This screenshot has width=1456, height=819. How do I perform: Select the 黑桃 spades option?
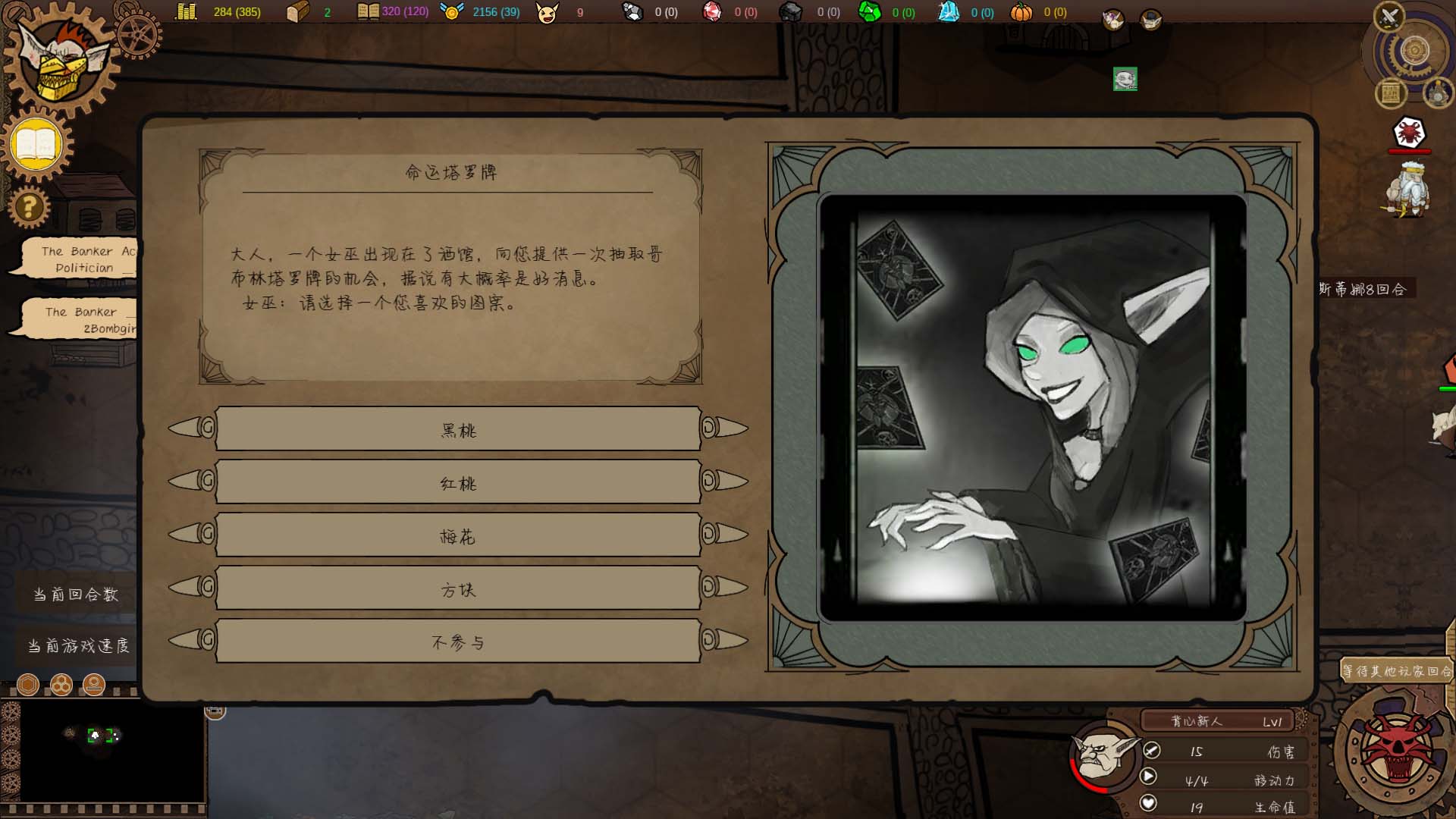458,428
